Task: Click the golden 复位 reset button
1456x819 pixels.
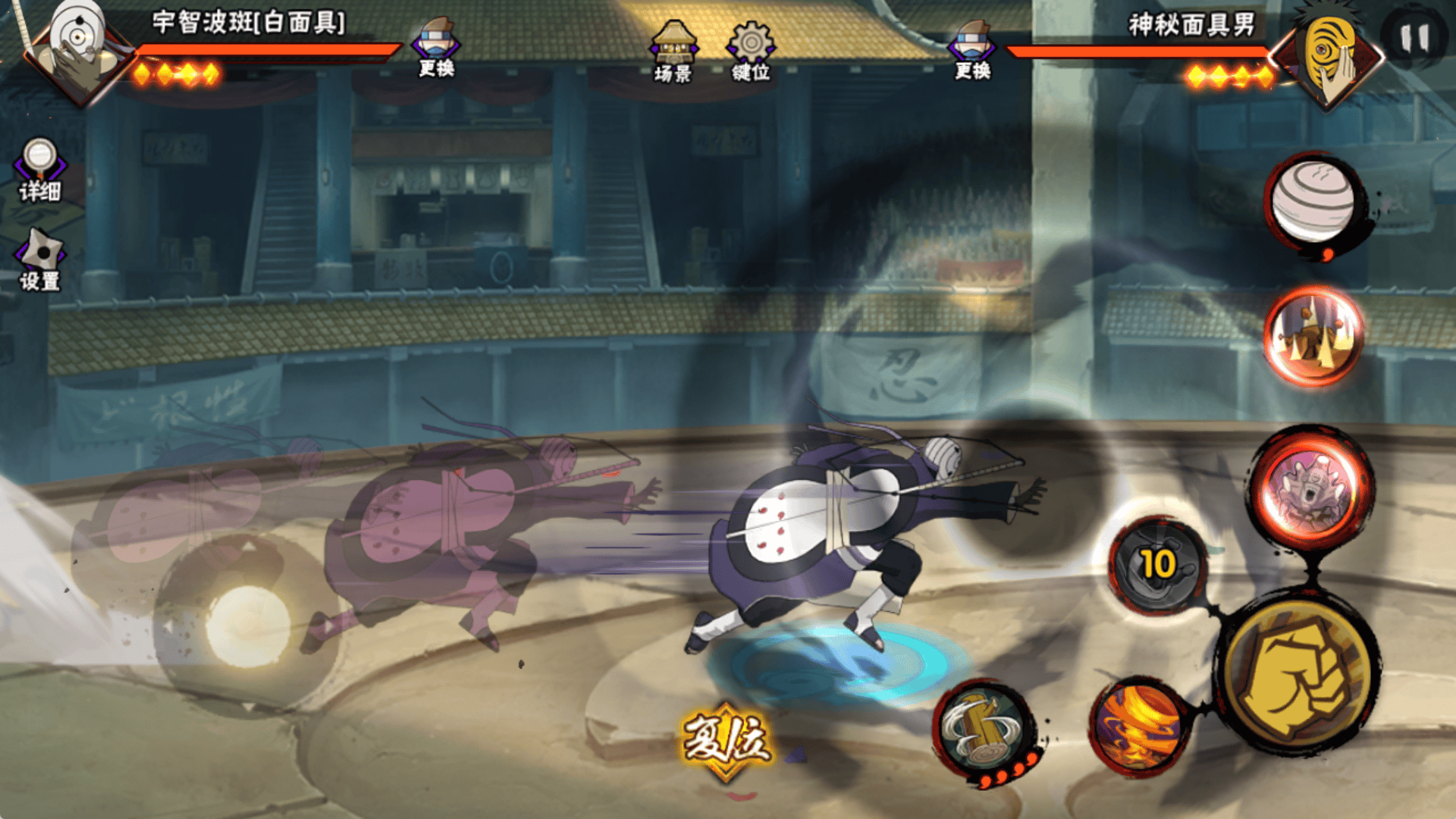Action: click(726, 741)
